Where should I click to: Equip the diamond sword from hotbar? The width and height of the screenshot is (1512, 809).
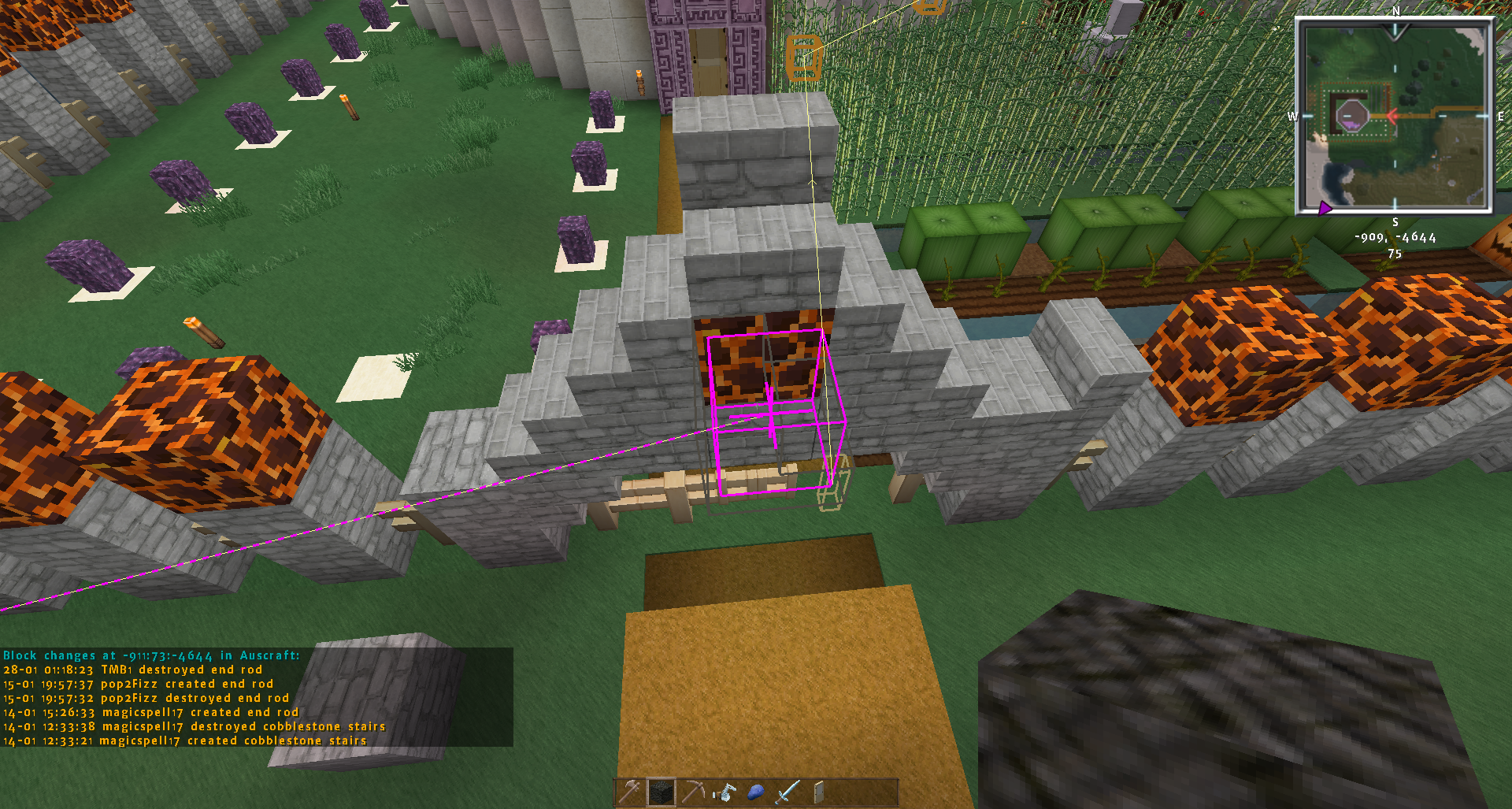tap(787, 792)
